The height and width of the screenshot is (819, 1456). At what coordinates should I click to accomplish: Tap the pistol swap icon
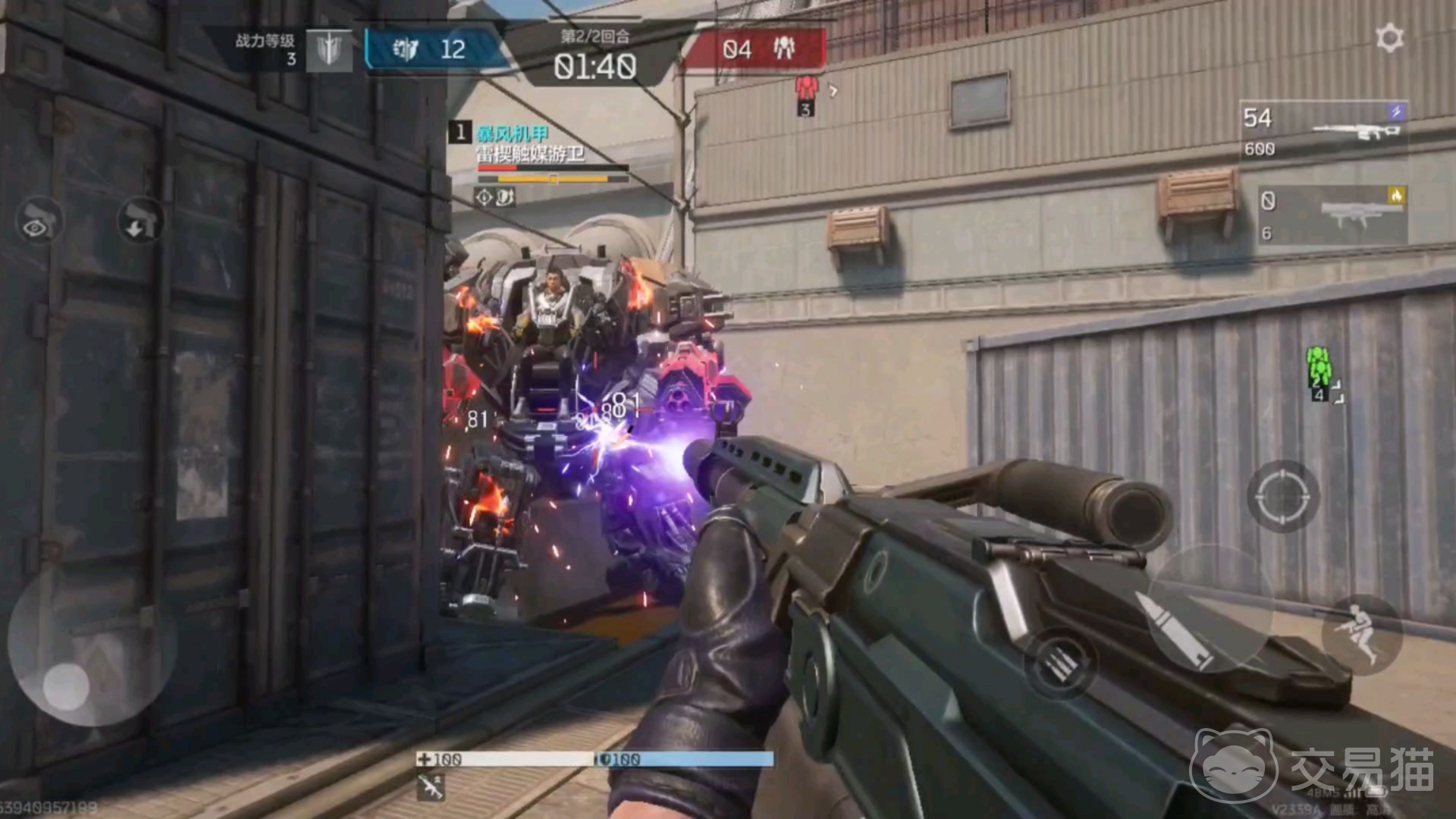coord(140,221)
